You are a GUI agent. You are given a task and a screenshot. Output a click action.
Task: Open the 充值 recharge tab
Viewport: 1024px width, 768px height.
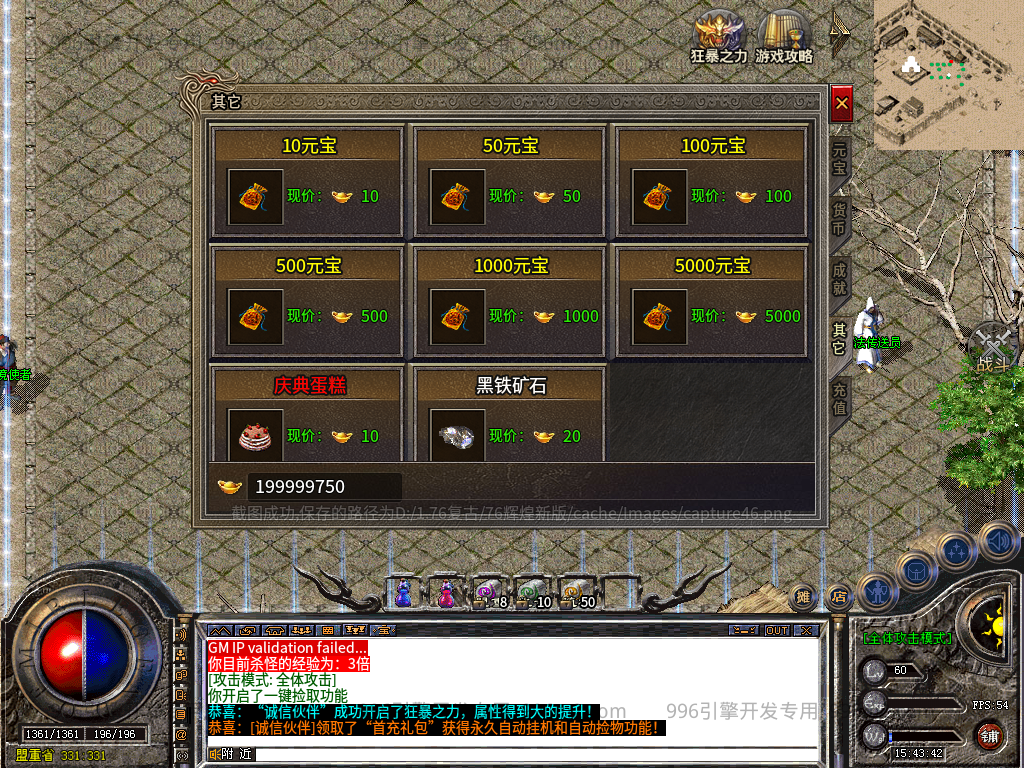pos(839,399)
